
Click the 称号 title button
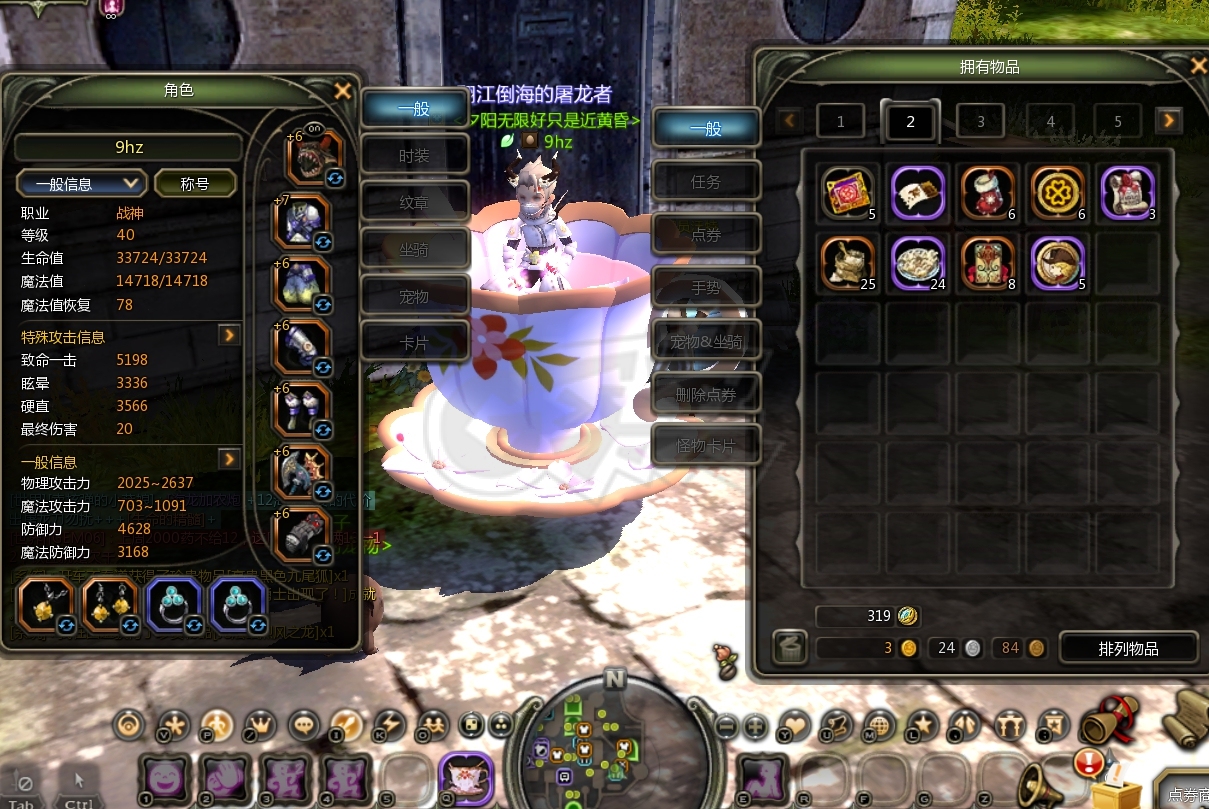point(195,183)
